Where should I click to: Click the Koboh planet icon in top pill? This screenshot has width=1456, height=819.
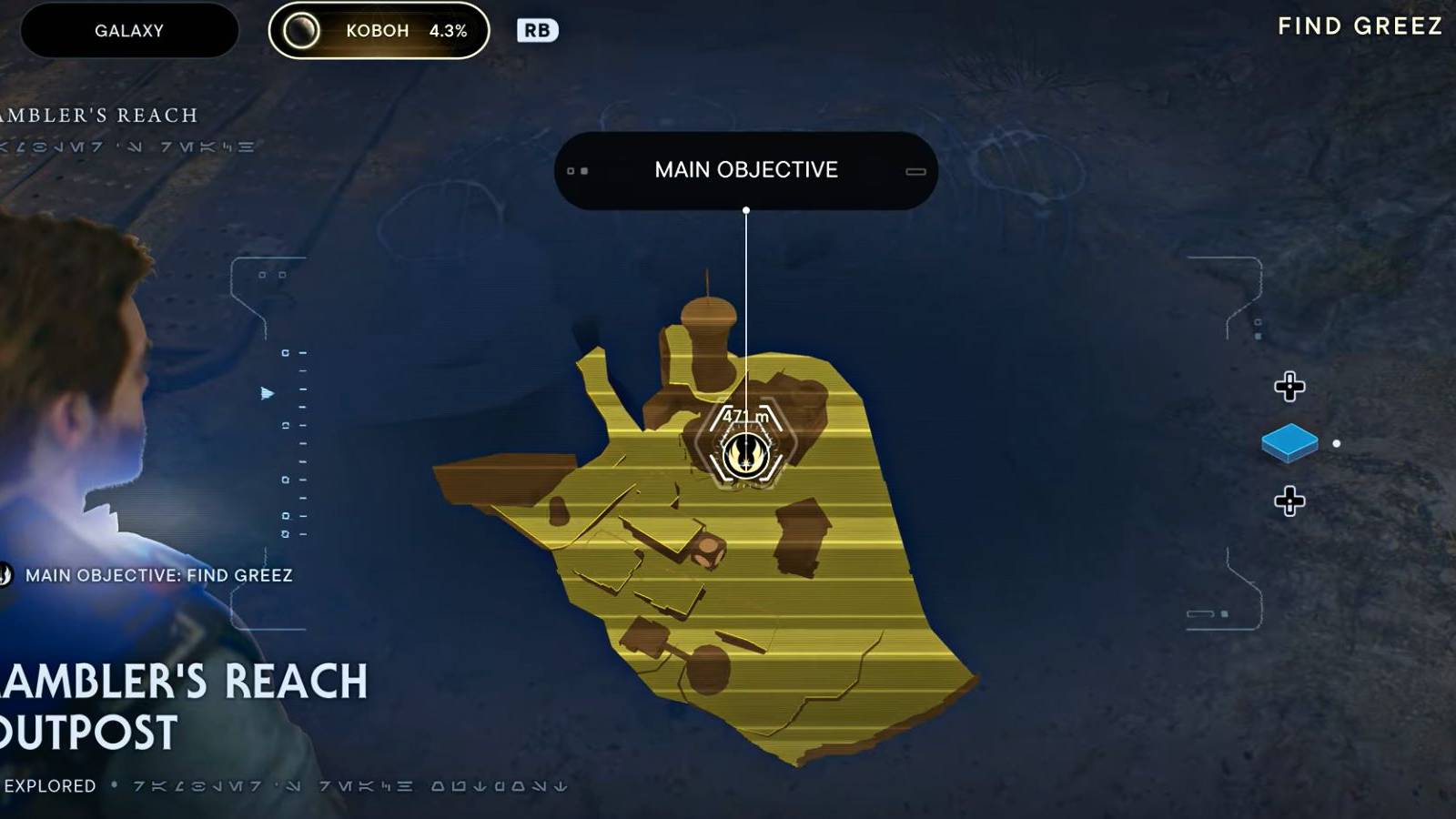[301, 30]
